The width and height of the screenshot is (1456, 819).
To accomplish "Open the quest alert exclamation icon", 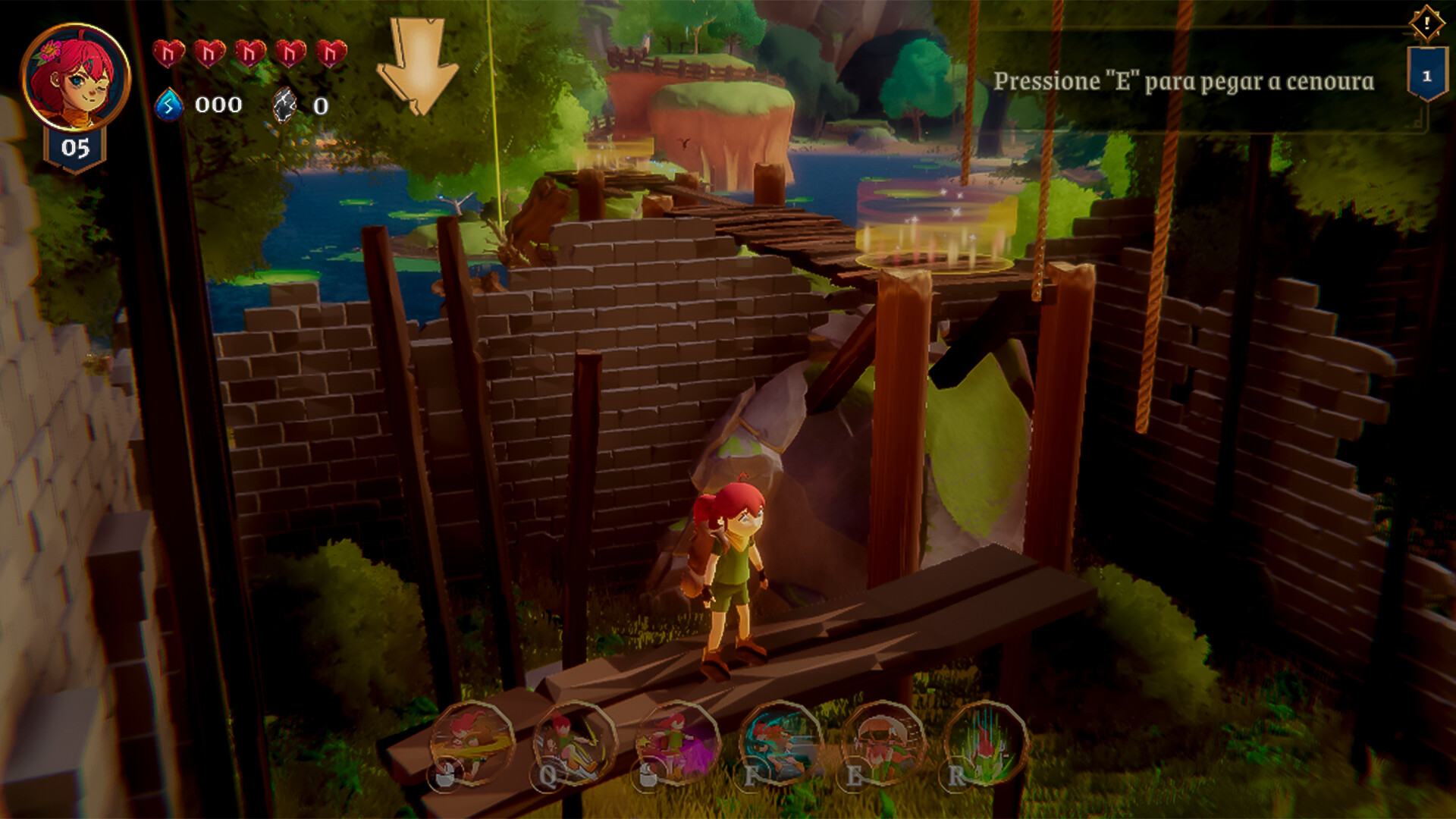I will tap(1426, 23).
